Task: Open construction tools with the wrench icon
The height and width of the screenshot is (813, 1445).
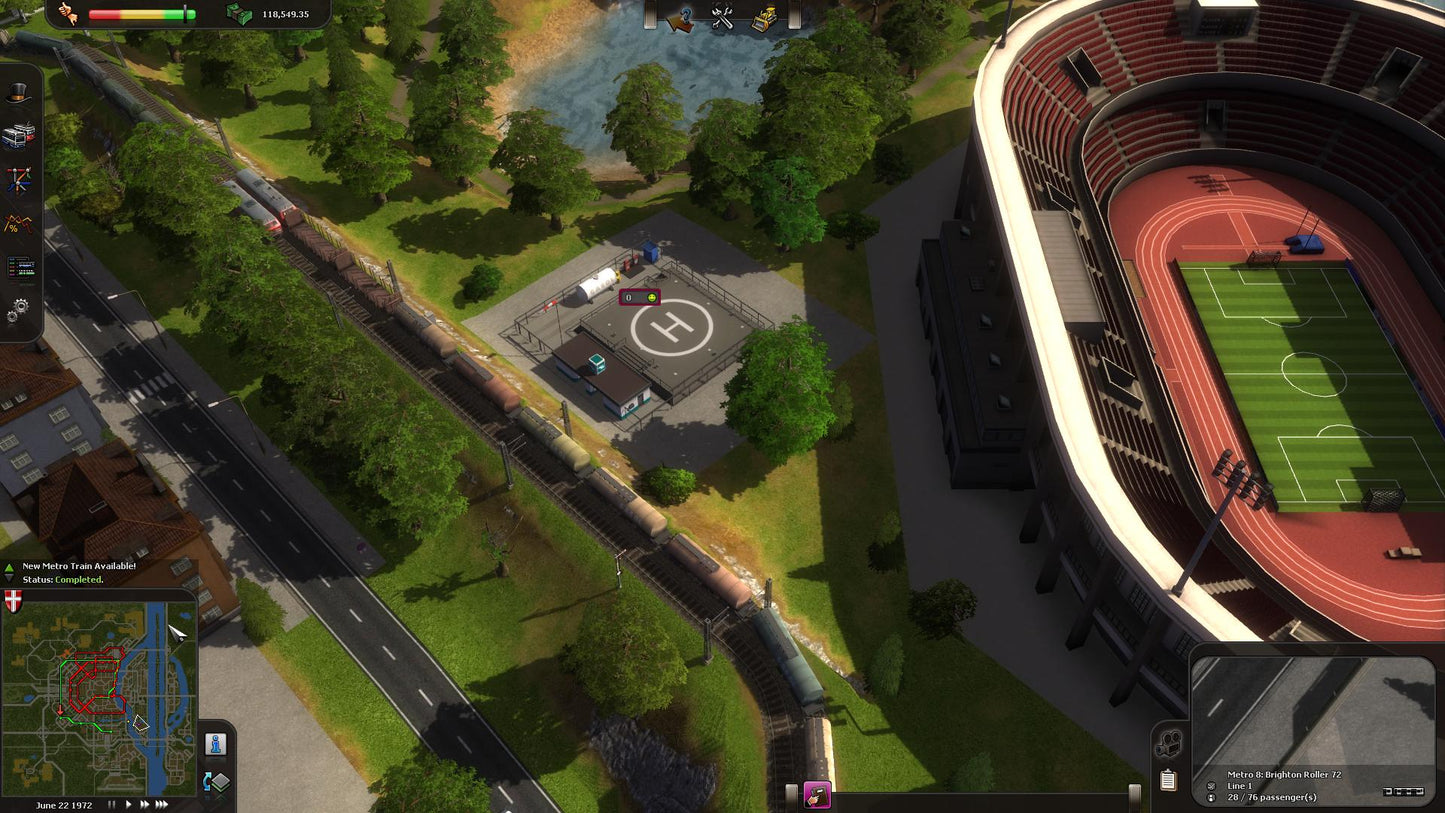Action: [722, 18]
